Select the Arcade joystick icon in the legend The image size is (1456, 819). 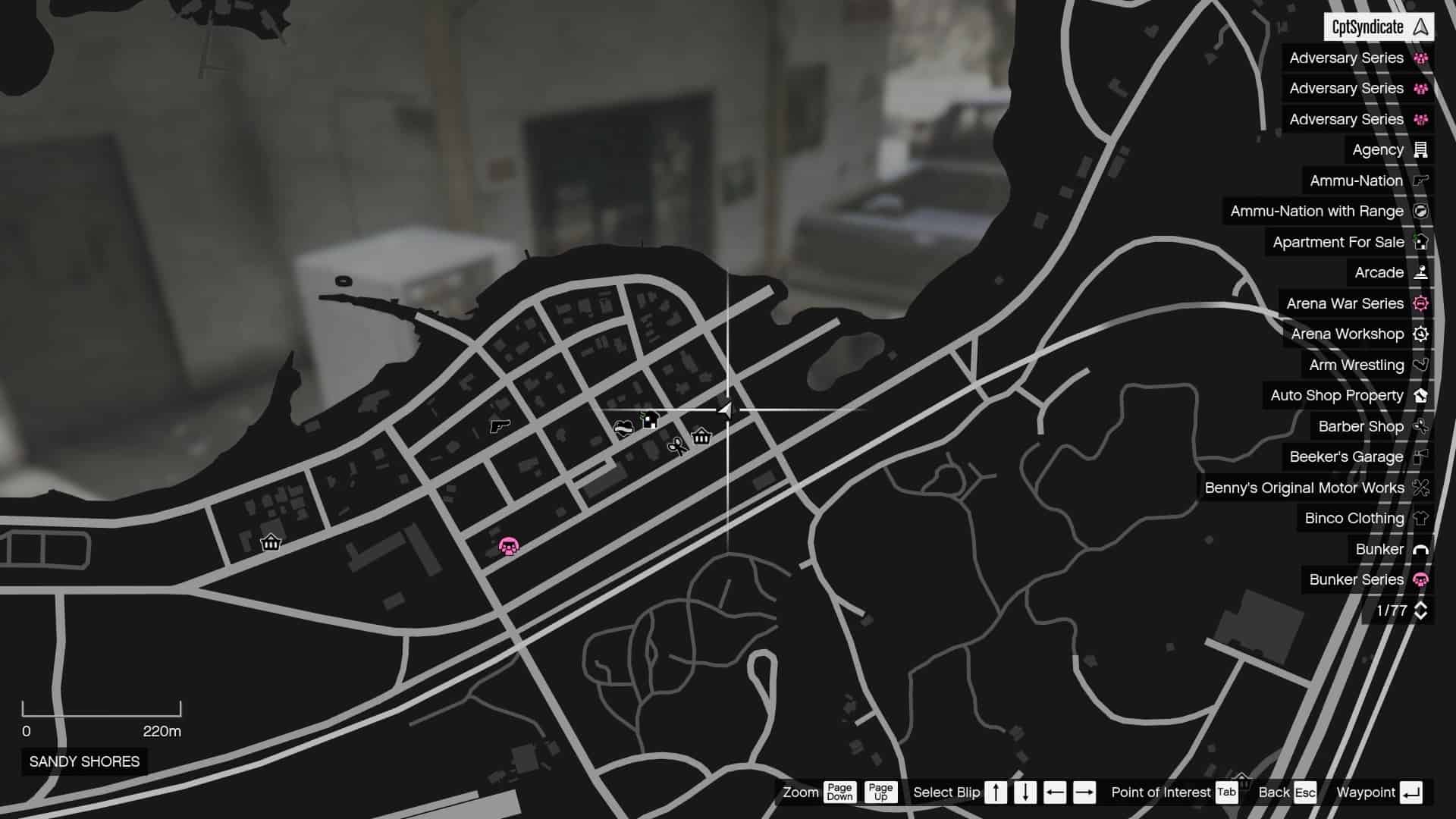(1421, 272)
